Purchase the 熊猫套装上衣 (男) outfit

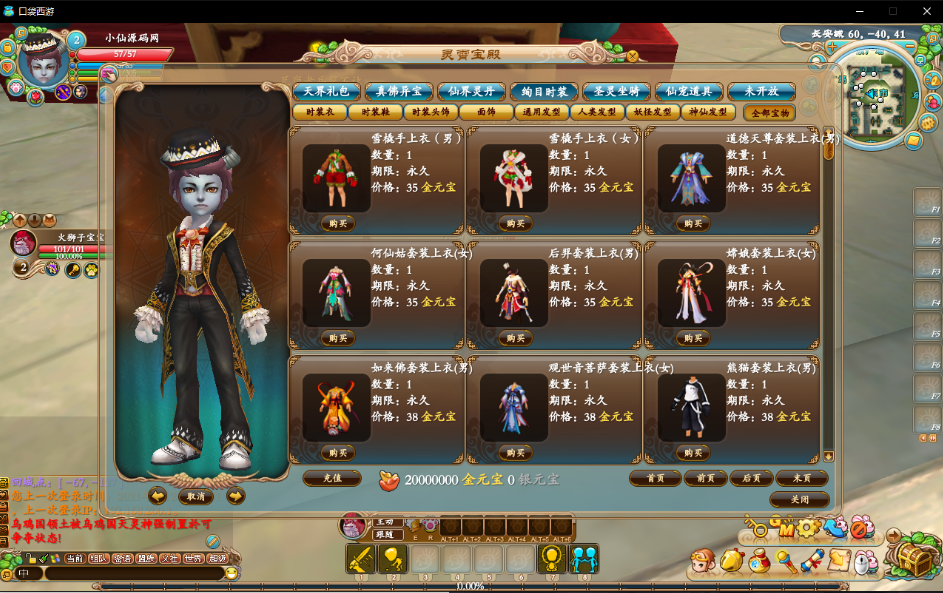pos(692,452)
